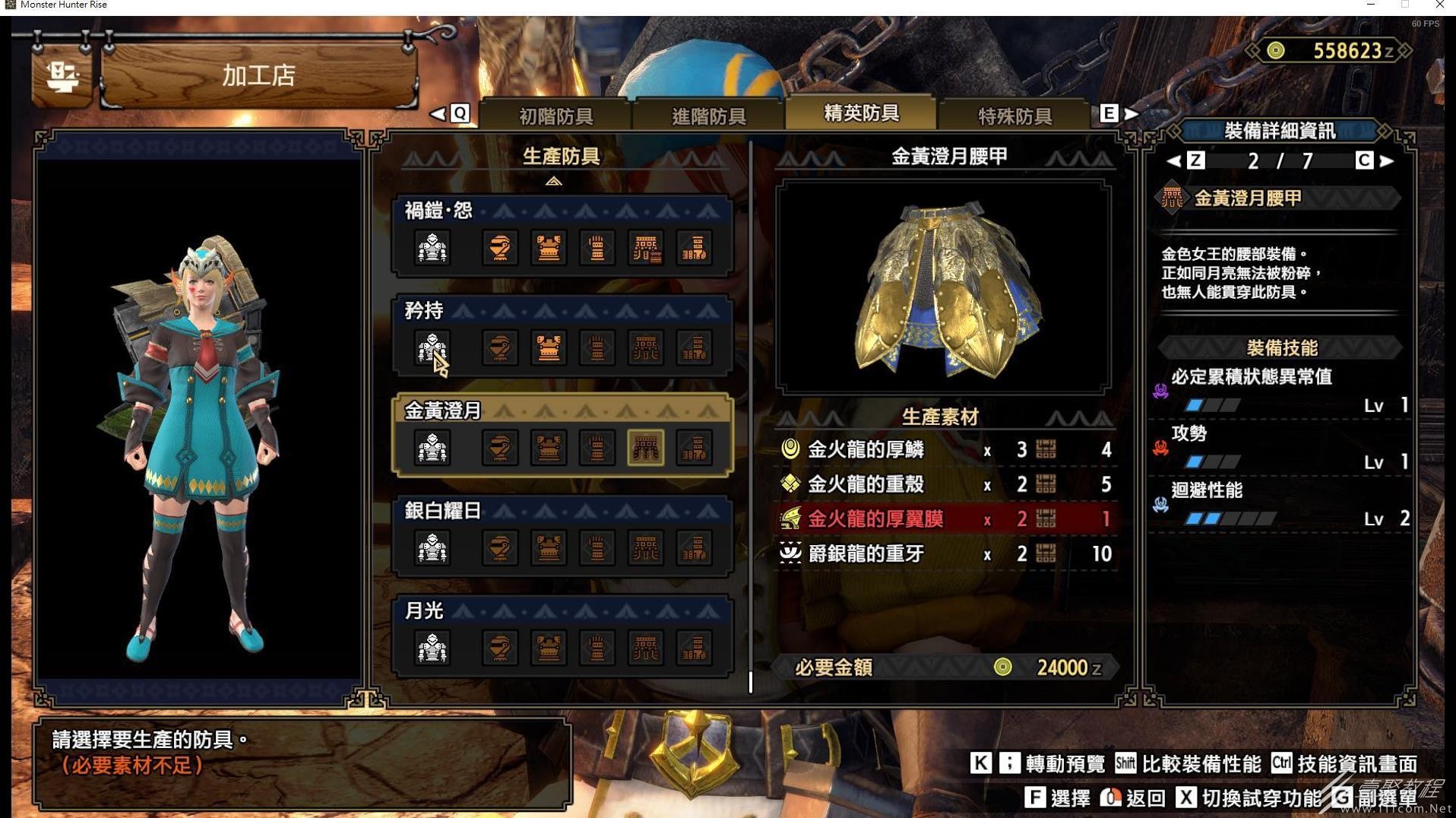1456x818 pixels.
Task: Minimize the game window
Action: click(x=1371, y=5)
